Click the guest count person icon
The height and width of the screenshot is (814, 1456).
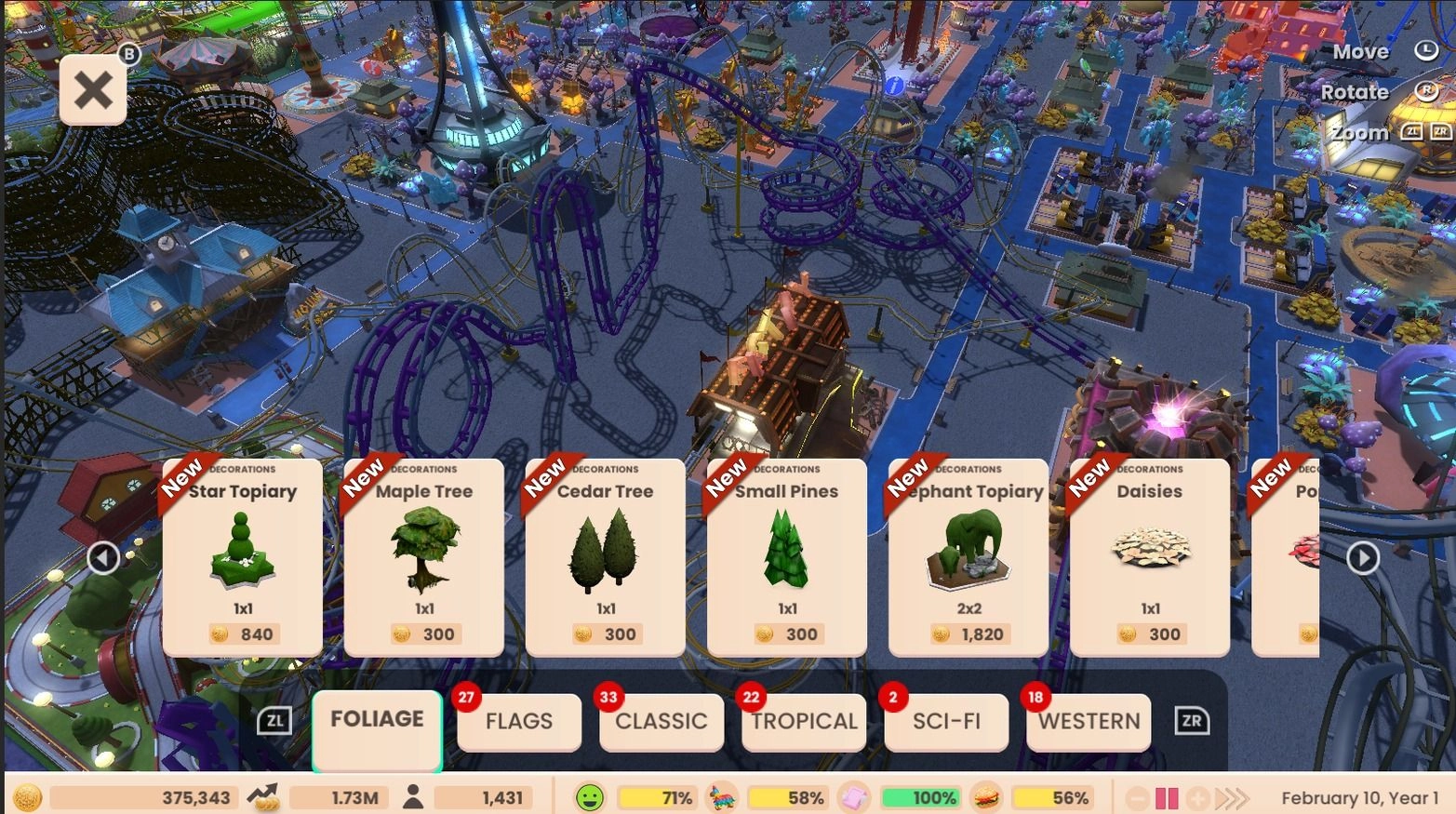click(x=415, y=796)
